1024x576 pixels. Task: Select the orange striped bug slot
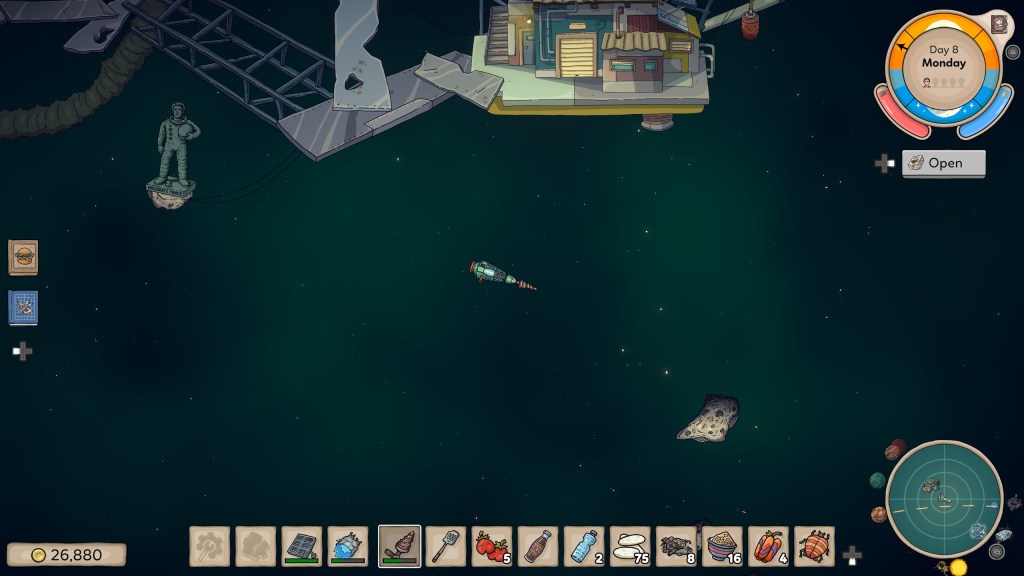pos(814,546)
